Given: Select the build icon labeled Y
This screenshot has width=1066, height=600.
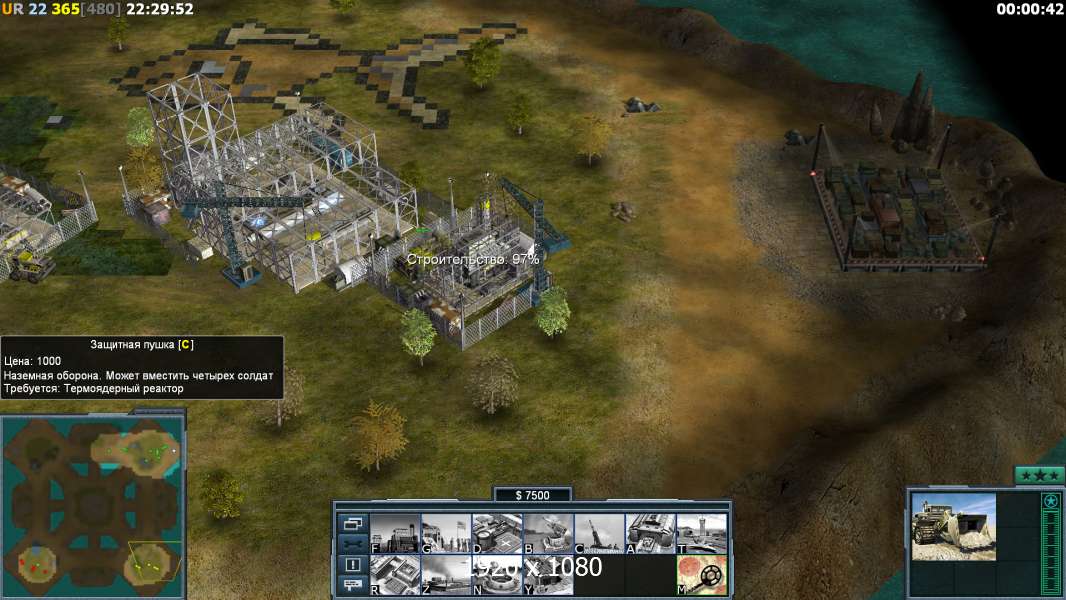Looking at the screenshot, I should click(x=548, y=575).
